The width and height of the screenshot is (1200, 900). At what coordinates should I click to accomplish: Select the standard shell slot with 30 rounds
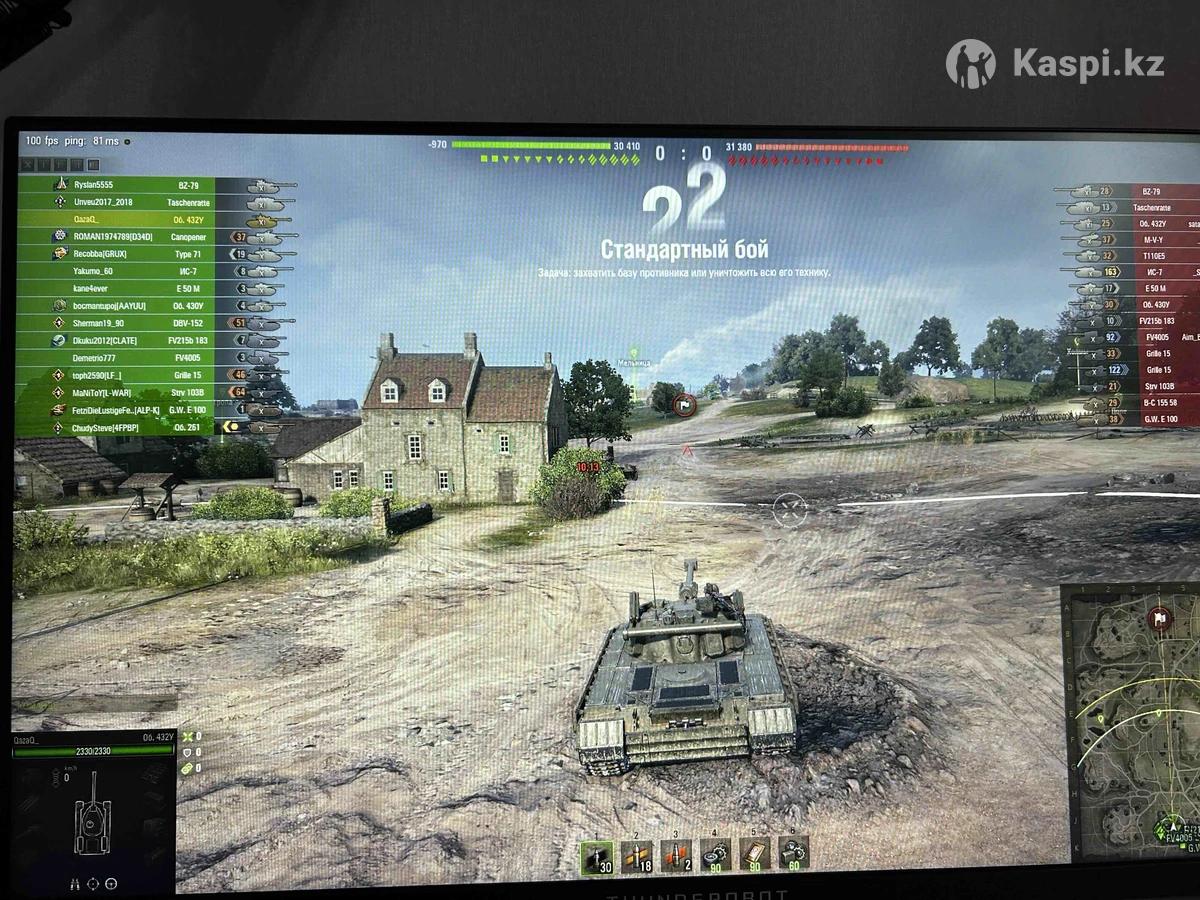pyautogui.click(x=597, y=856)
